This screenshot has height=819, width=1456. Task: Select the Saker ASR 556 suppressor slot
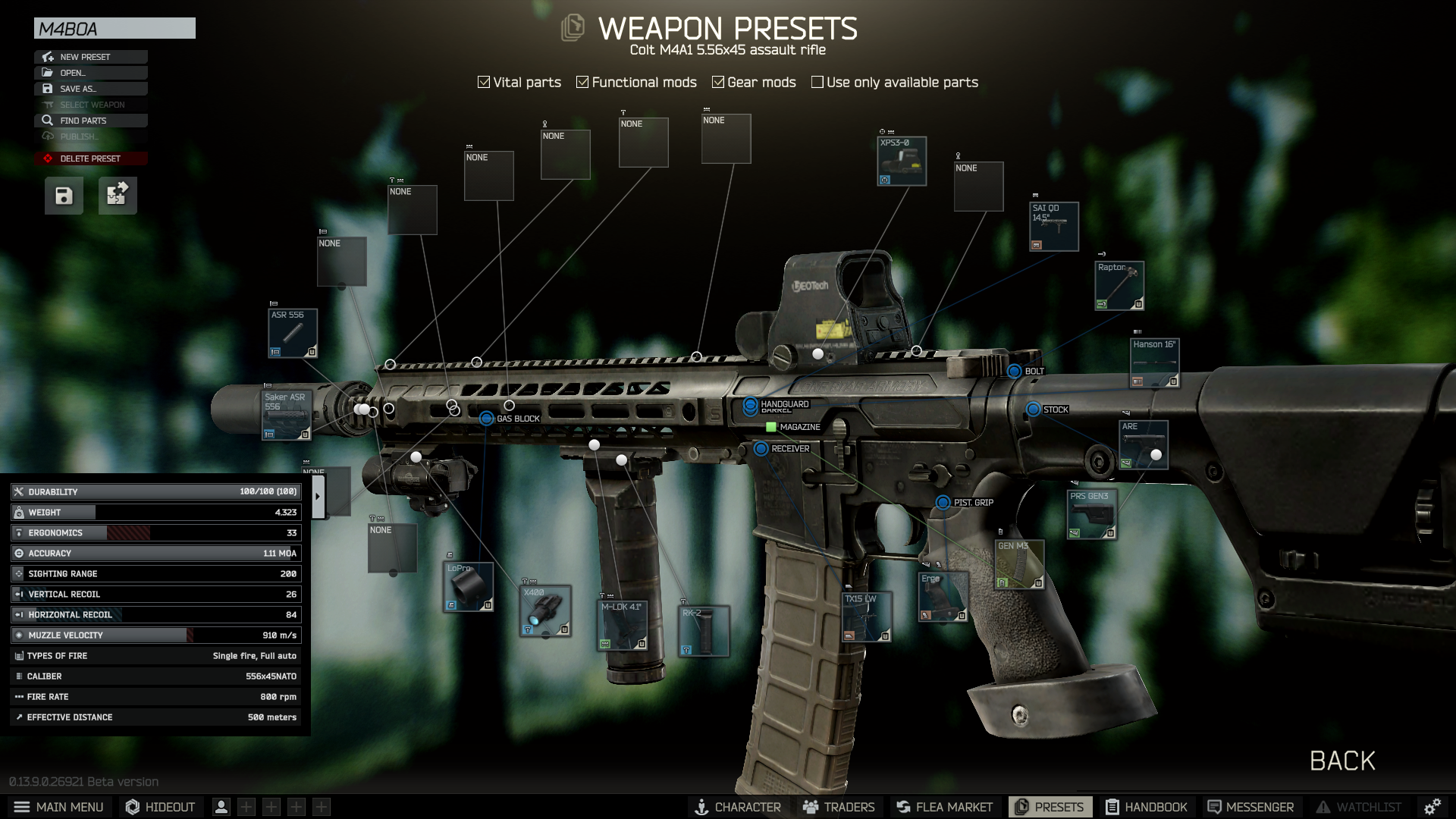tap(287, 416)
